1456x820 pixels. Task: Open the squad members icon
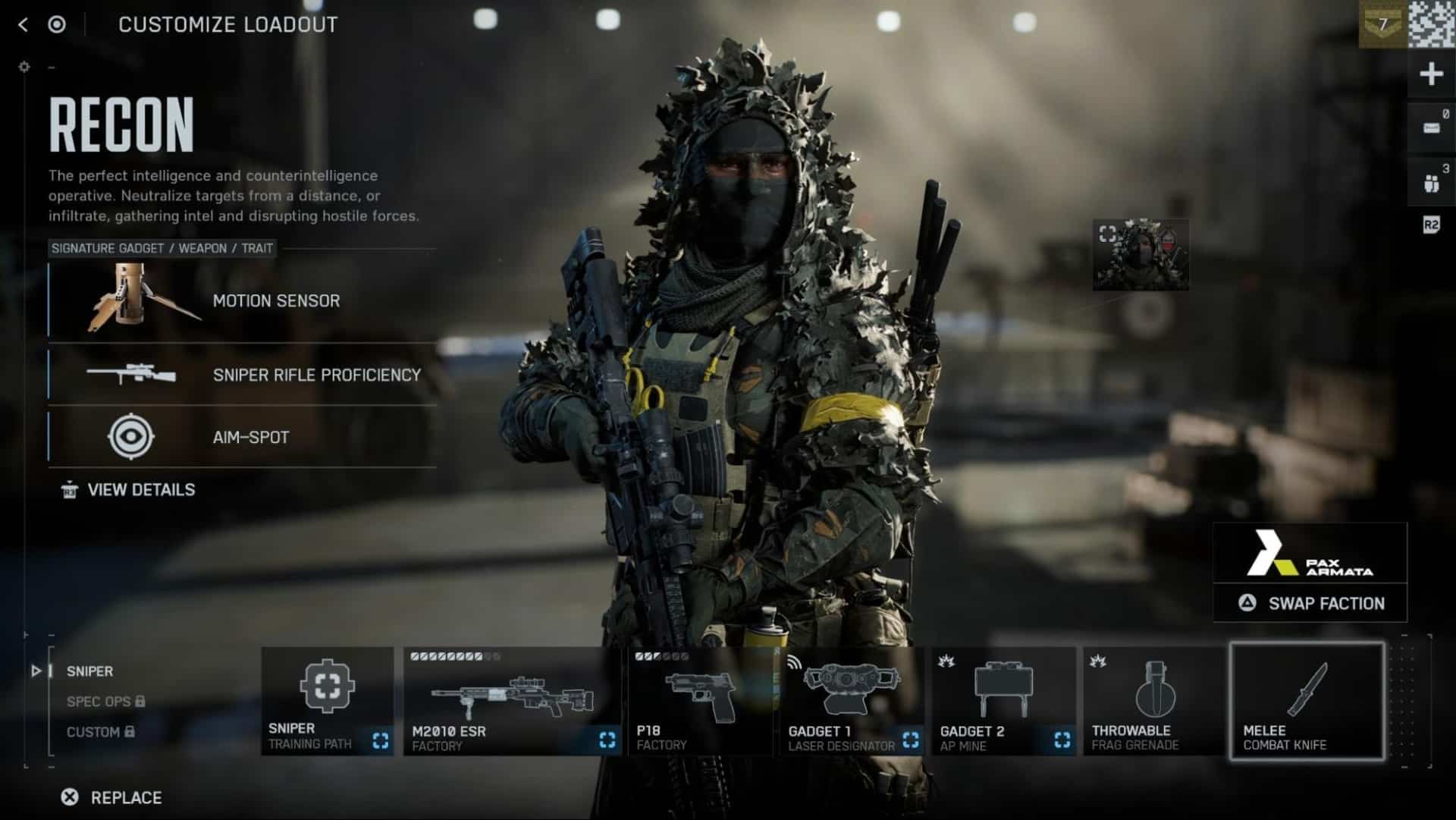[1431, 183]
